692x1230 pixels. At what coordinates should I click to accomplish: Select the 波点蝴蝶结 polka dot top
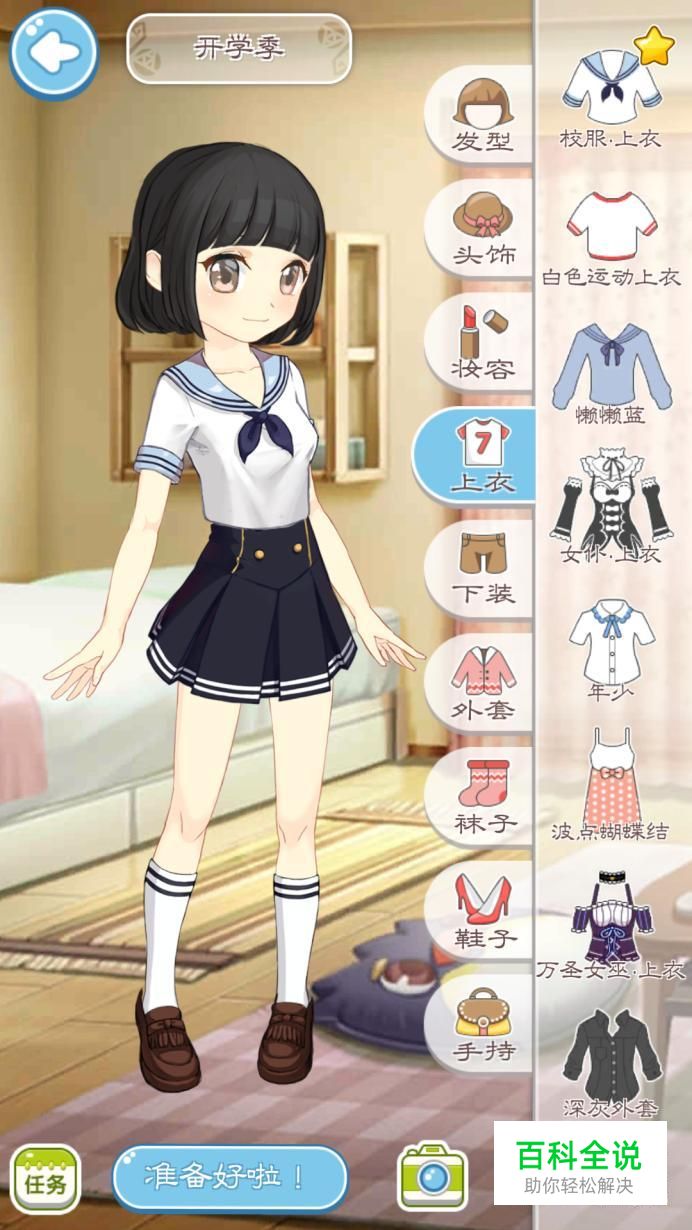coord(611,780)
